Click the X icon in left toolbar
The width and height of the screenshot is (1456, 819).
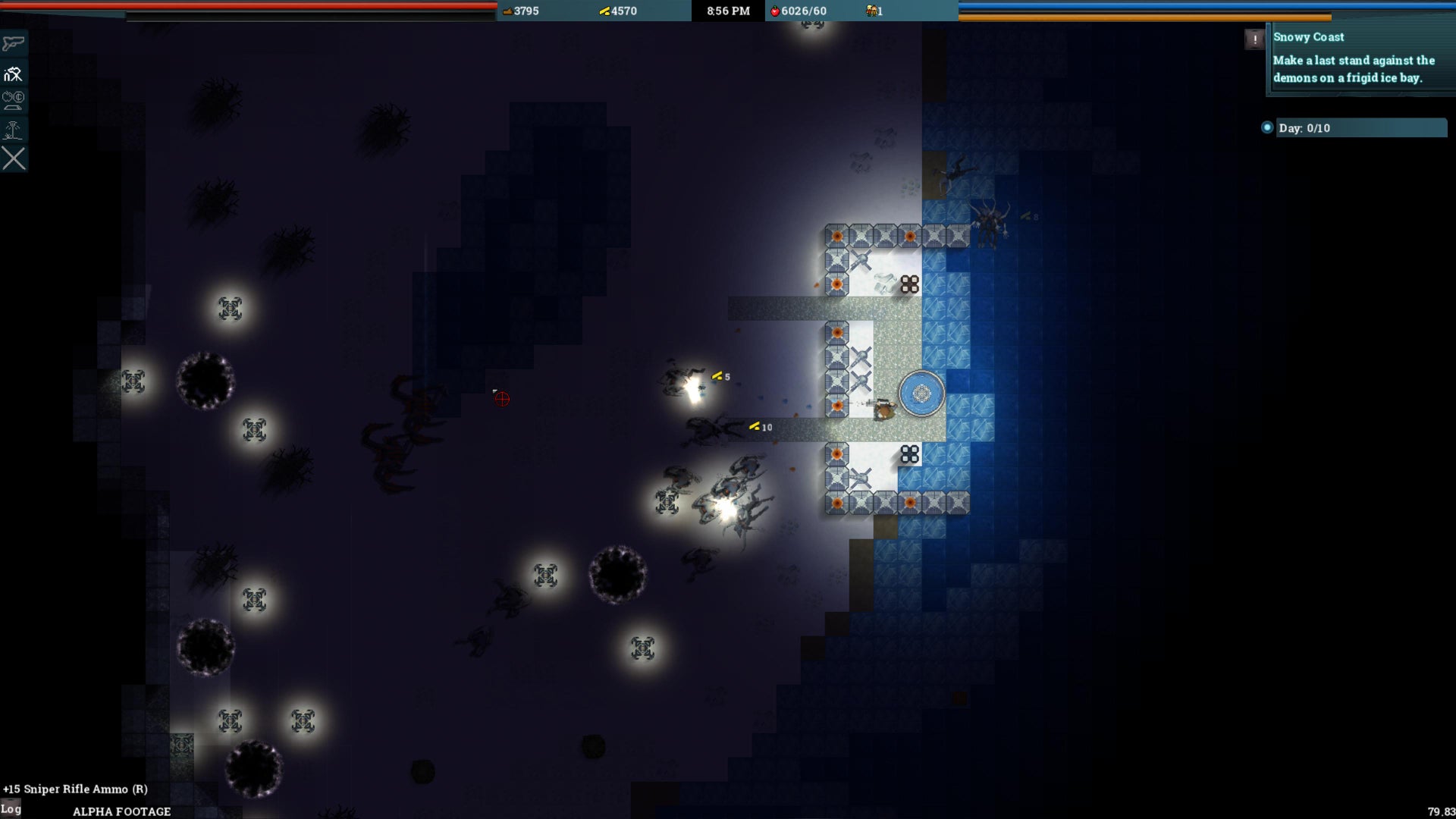14,158
